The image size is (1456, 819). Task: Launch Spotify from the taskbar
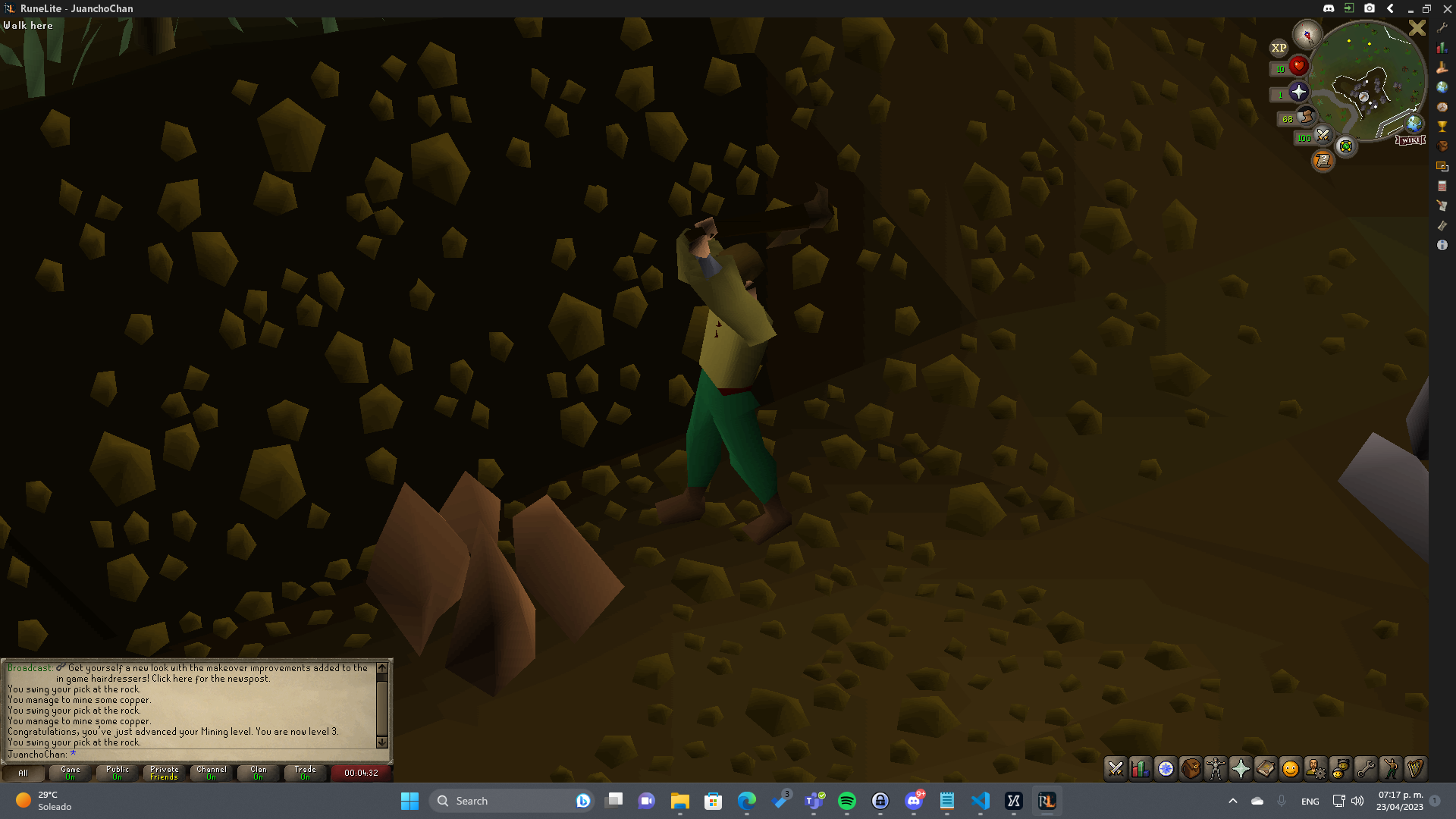[x=846, y=801]
